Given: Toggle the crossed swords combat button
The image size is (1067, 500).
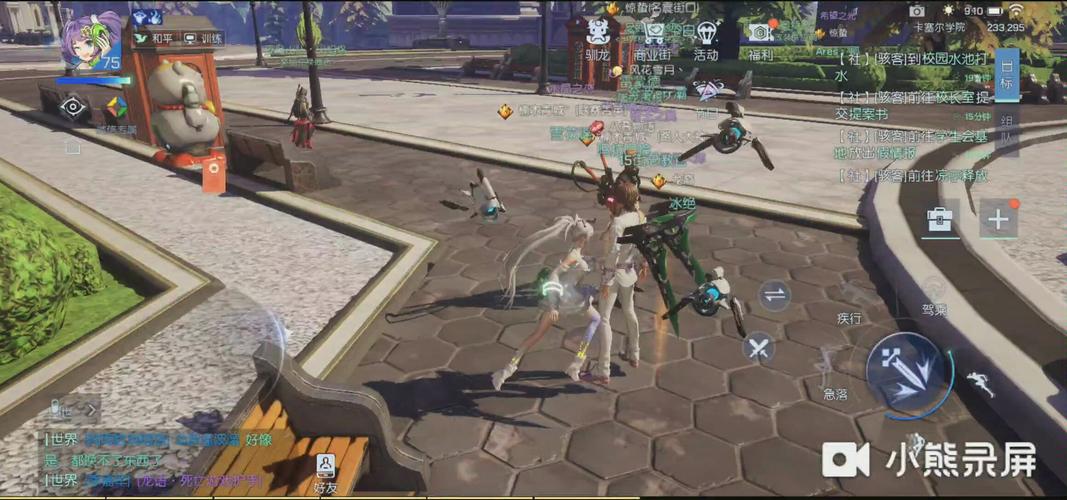Looking at the screenshot, I should (759, 349).
